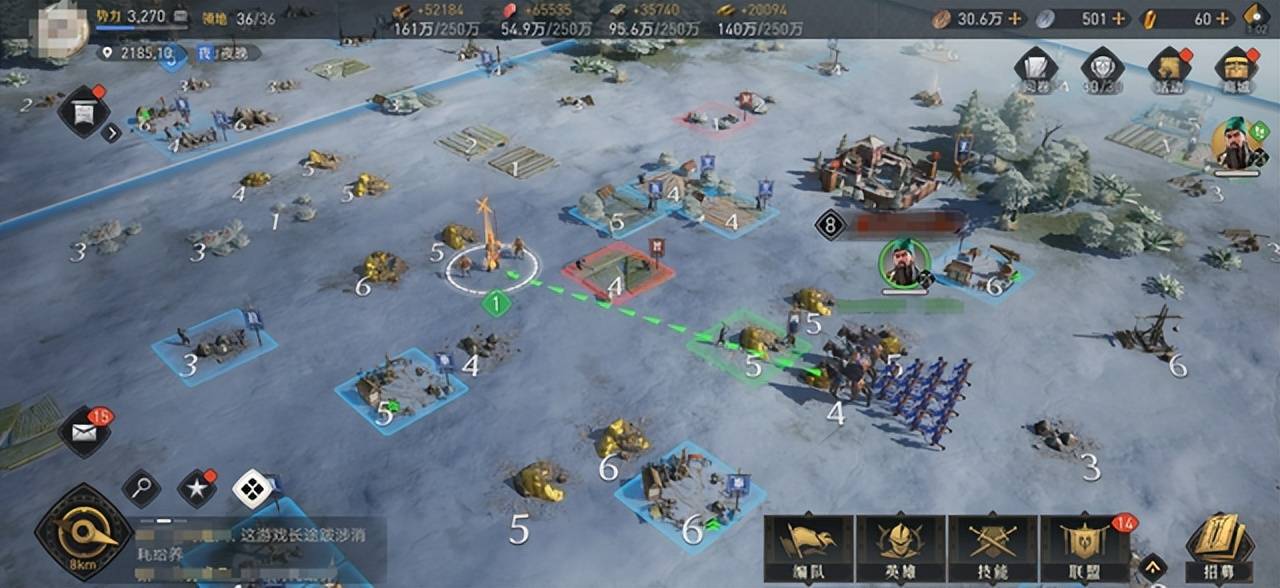Add more copper coins with the plus
Viewport: 1280px width, 588px height.
coord(1015,18)
